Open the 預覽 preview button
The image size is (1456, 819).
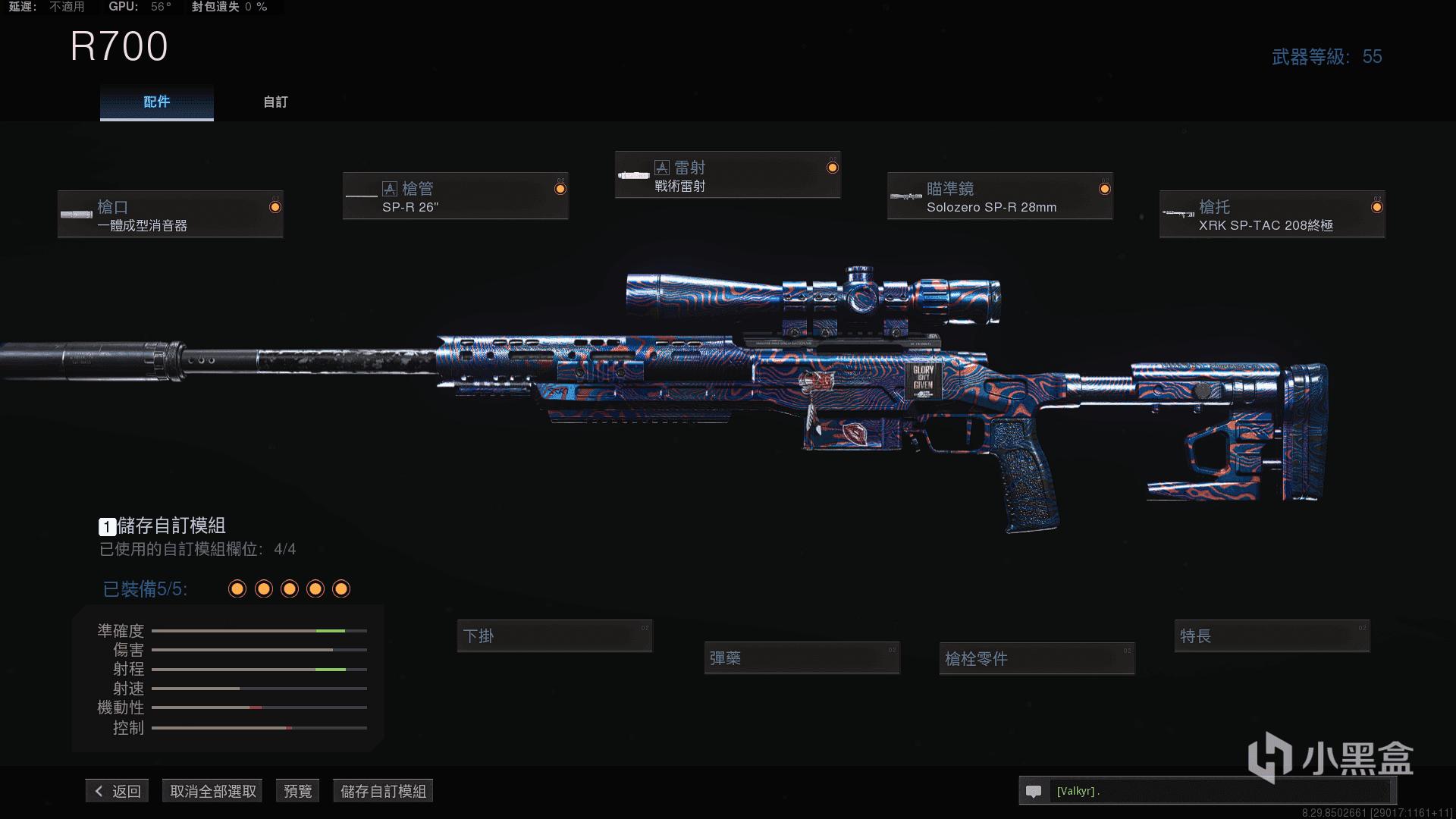point(297,791)
